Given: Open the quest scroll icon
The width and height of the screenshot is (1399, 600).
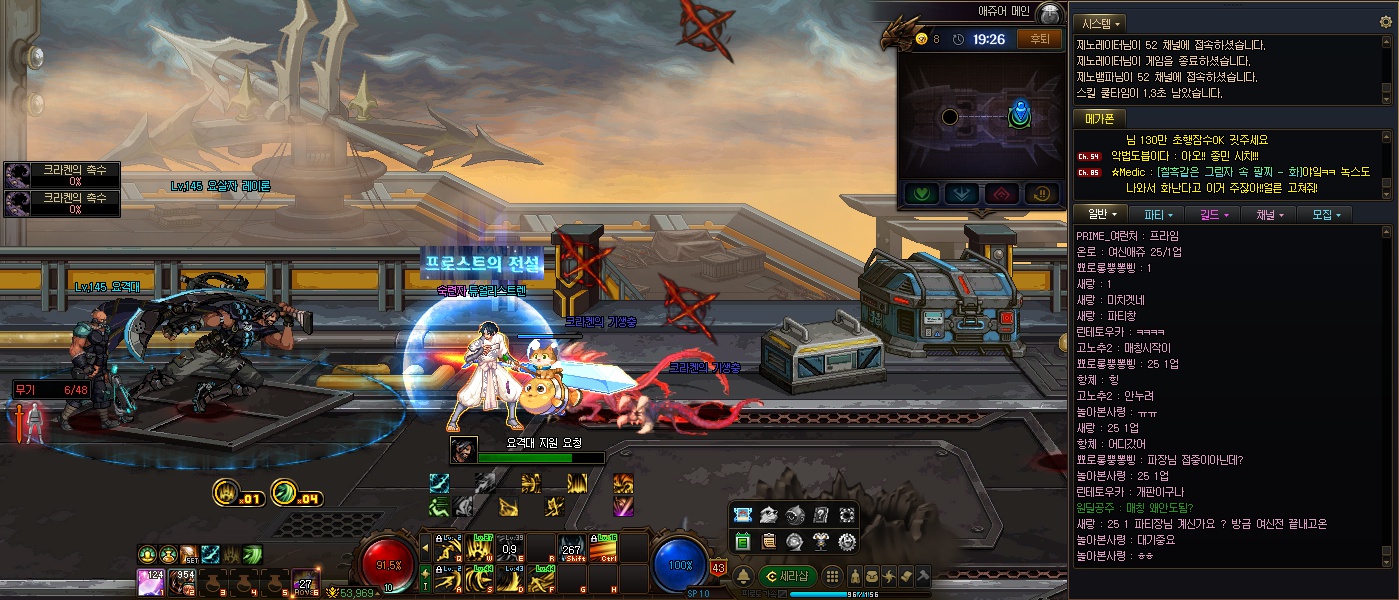Looking at the screenshot, I should [906, 576].
